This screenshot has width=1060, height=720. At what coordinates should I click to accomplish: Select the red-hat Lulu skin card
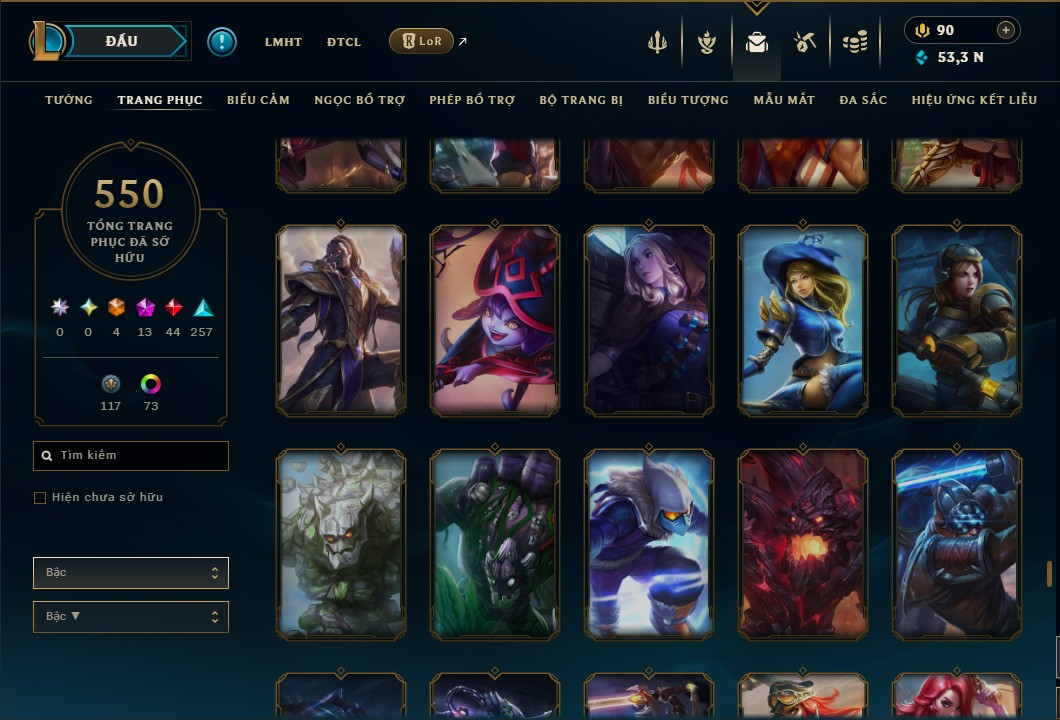pyautogui.click(x=495, y=320)
